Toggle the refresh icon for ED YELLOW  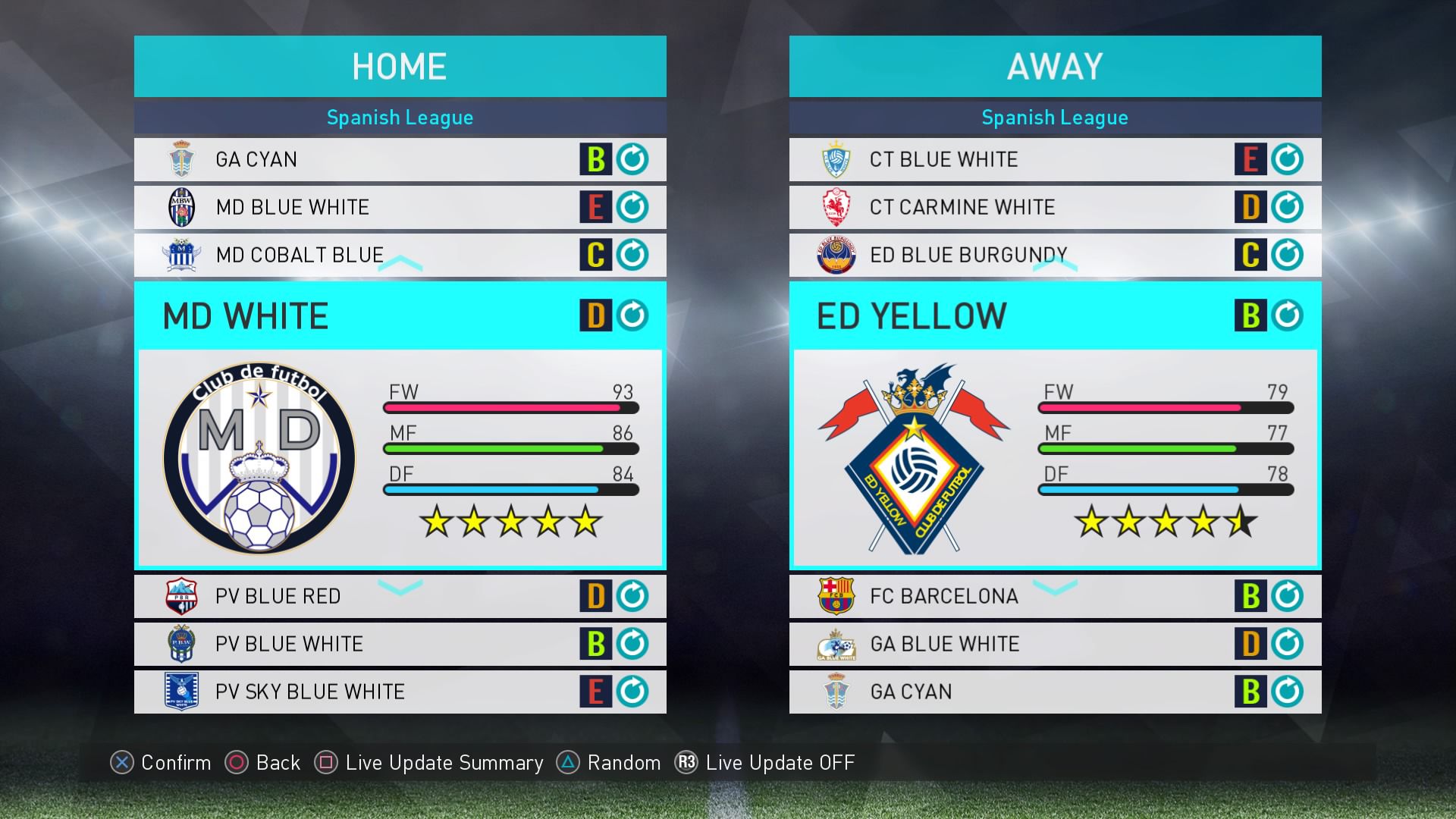click(x=1288, y=315)
